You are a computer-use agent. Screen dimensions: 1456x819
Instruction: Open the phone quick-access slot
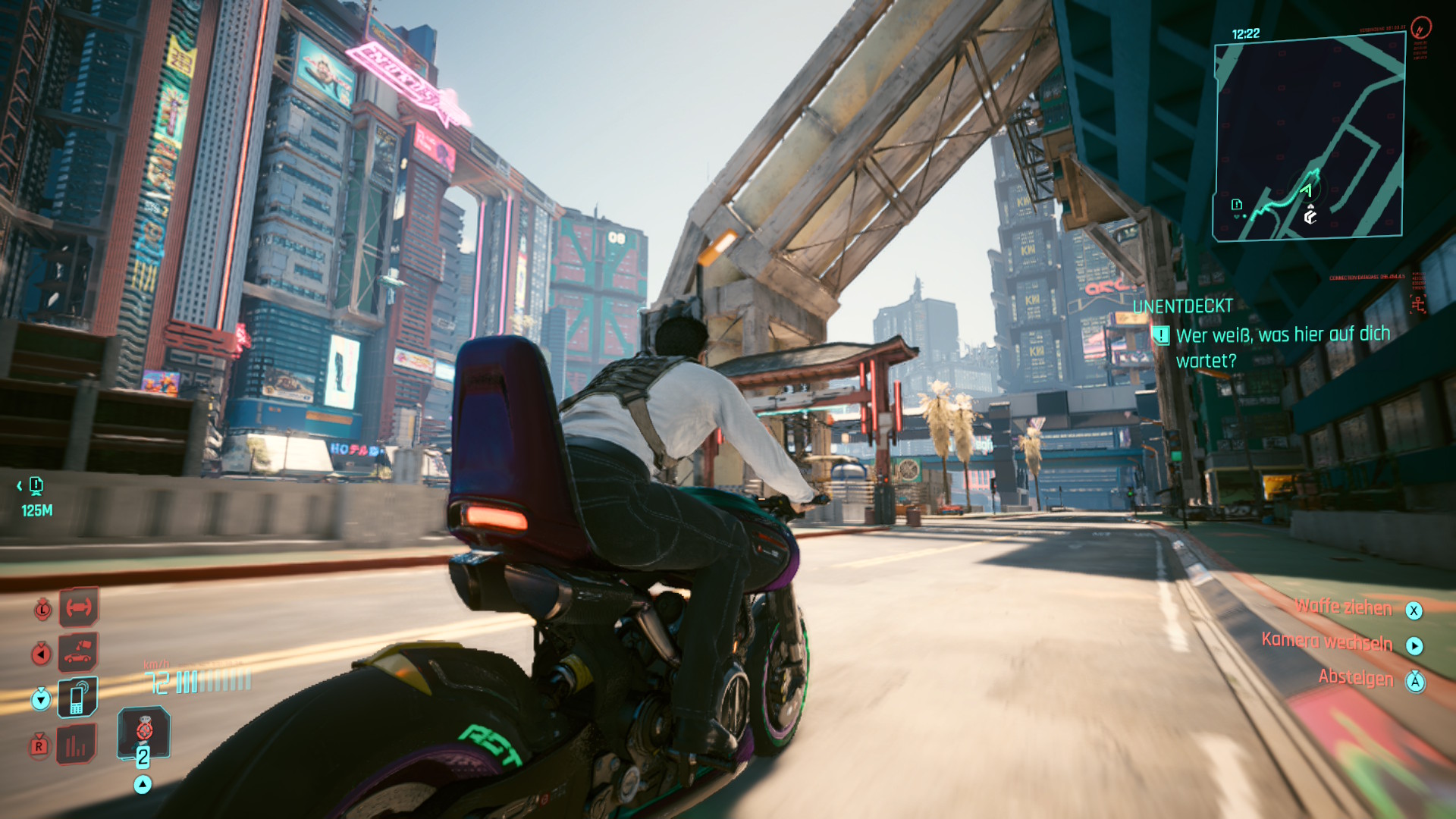coord(78,698)
